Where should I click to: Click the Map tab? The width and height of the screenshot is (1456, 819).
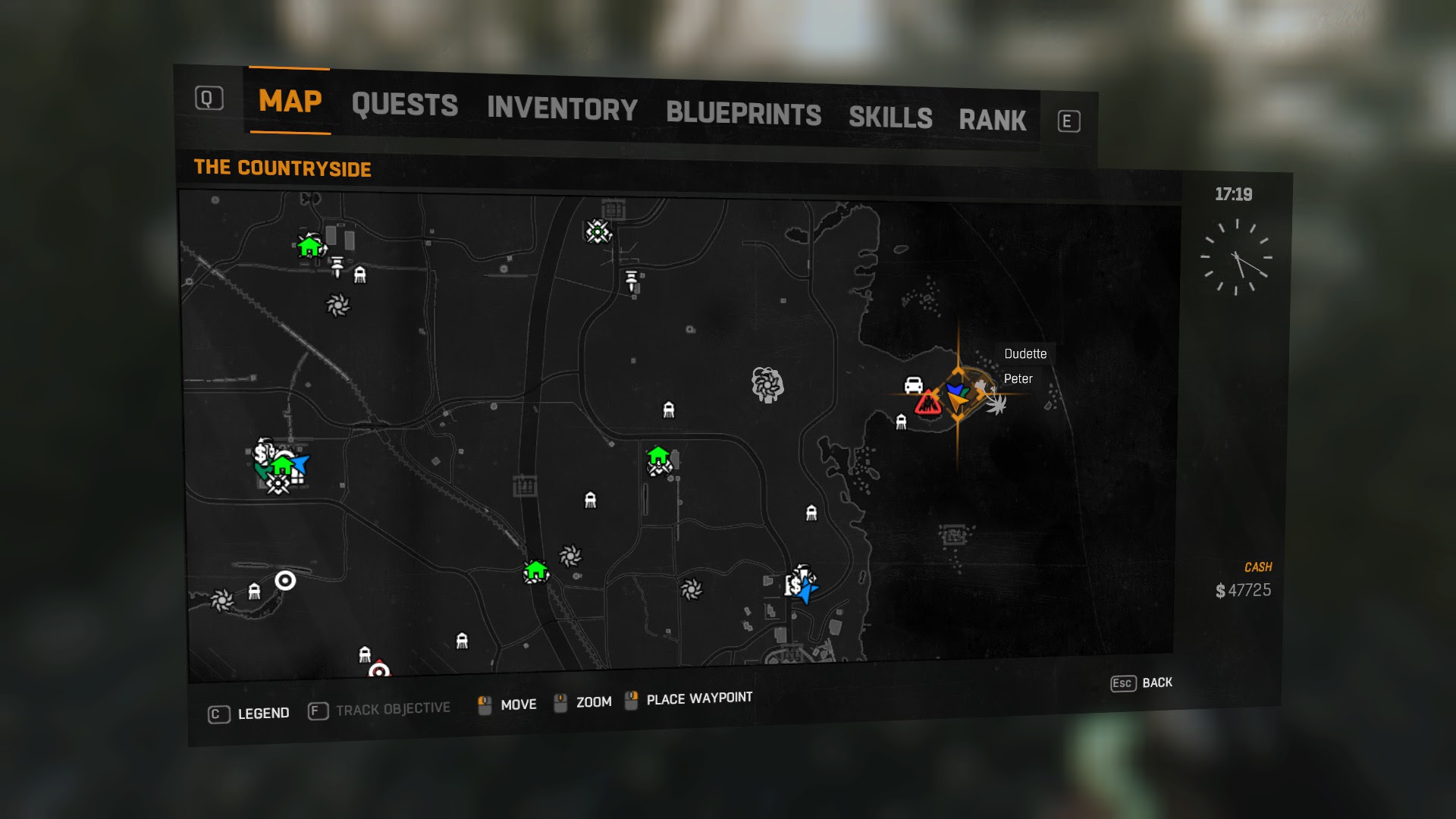point(290,101)
